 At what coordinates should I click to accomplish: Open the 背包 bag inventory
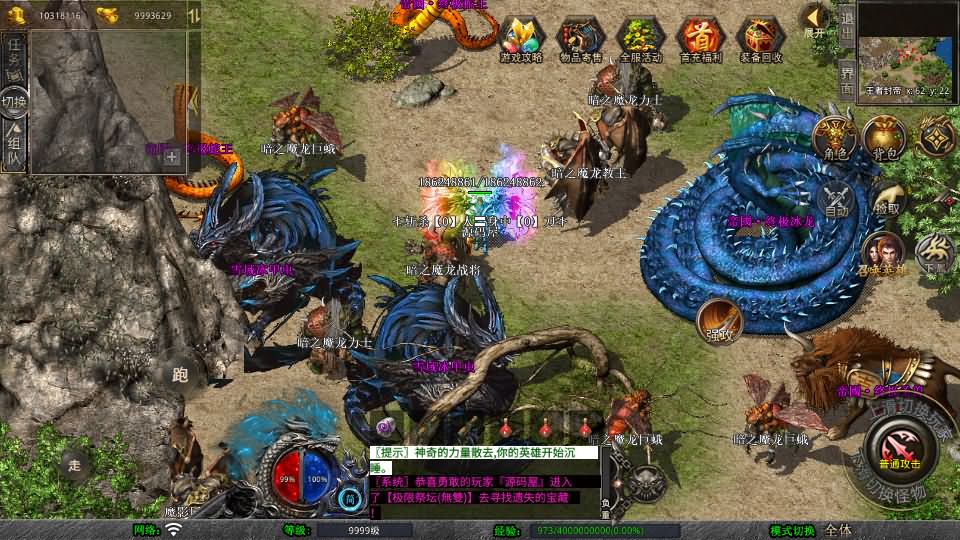(884, 138)
